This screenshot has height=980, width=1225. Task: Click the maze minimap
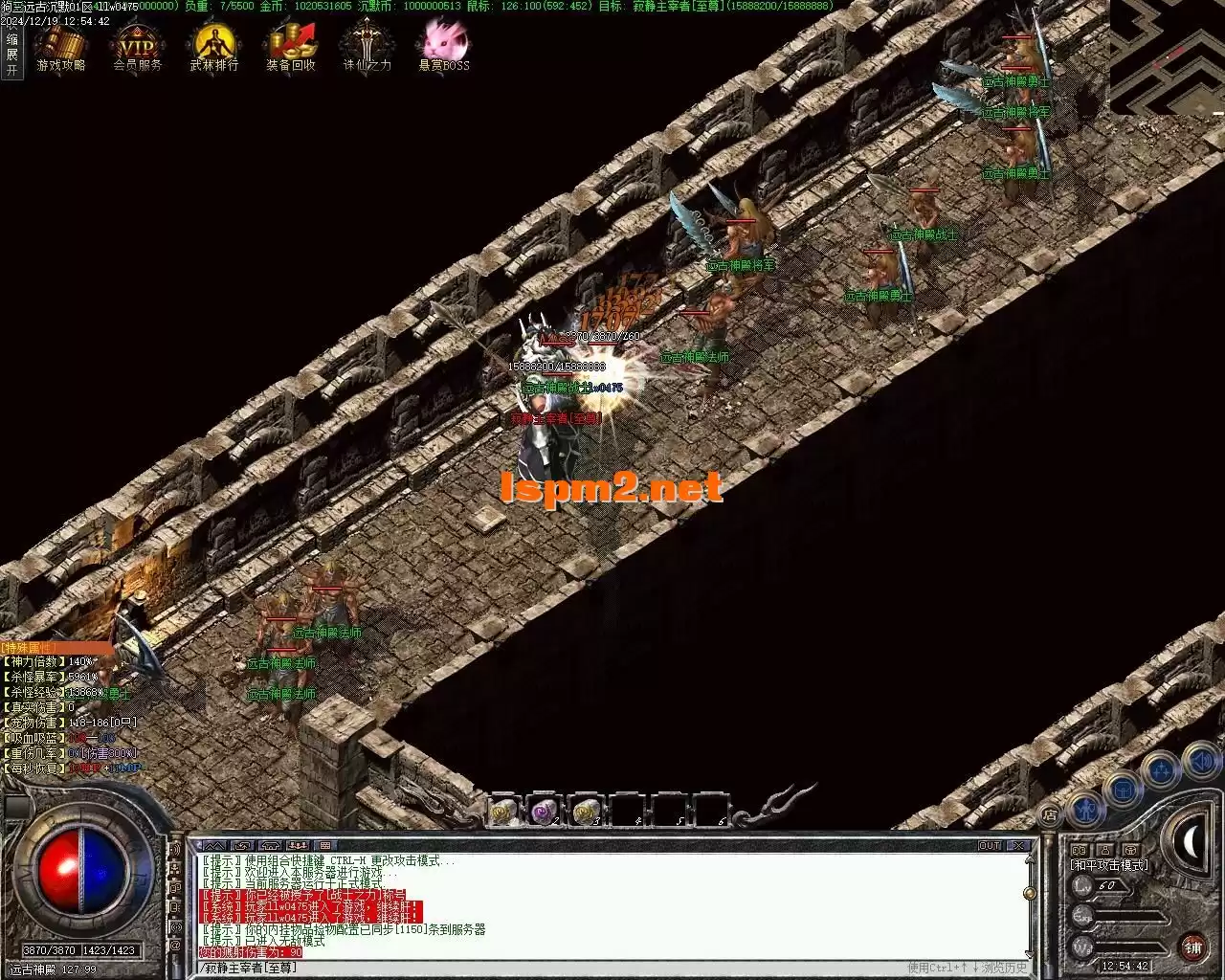click(x=1167, y=56)
